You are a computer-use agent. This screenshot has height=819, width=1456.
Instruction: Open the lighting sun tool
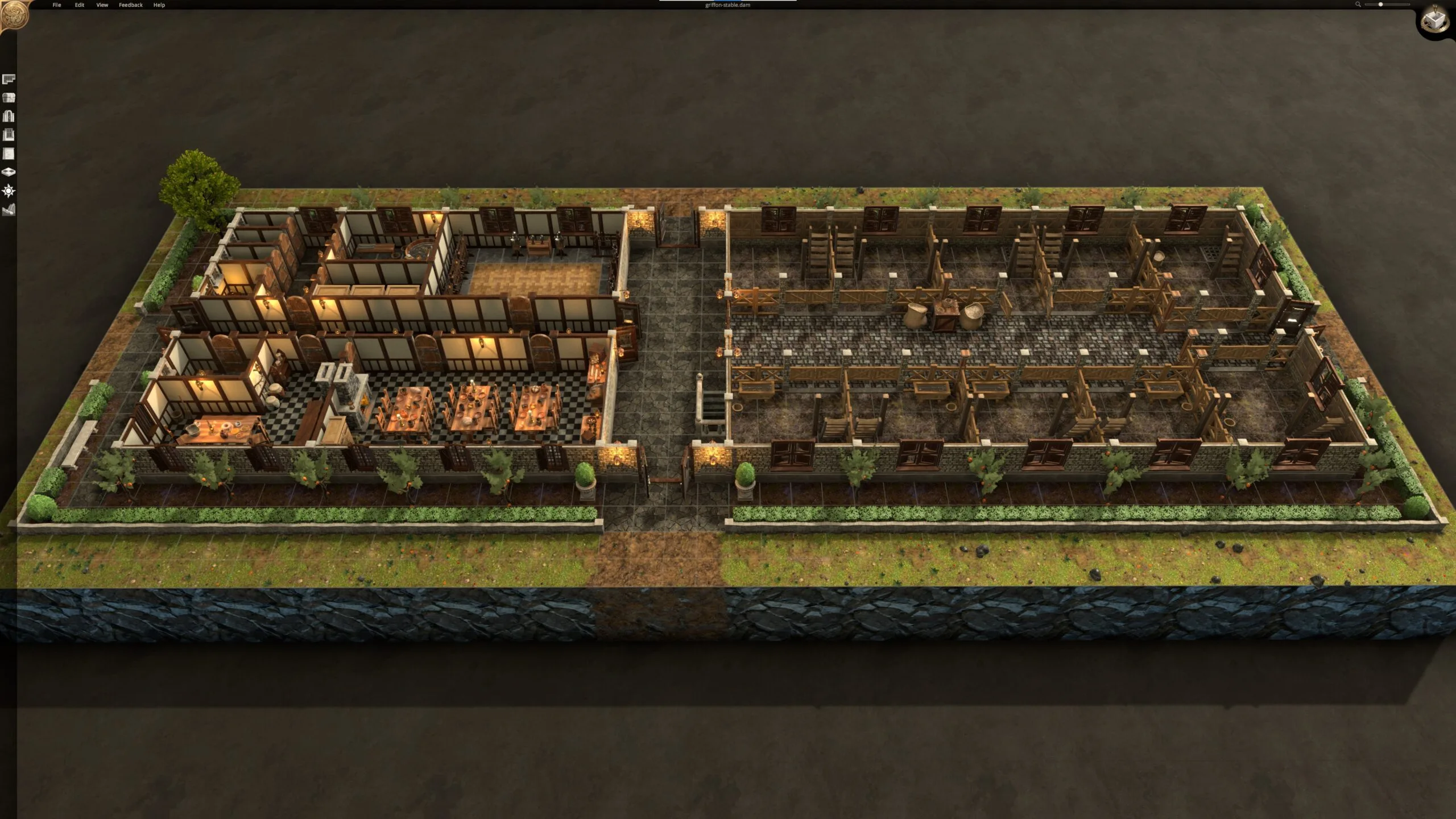(x=8, y=190)
